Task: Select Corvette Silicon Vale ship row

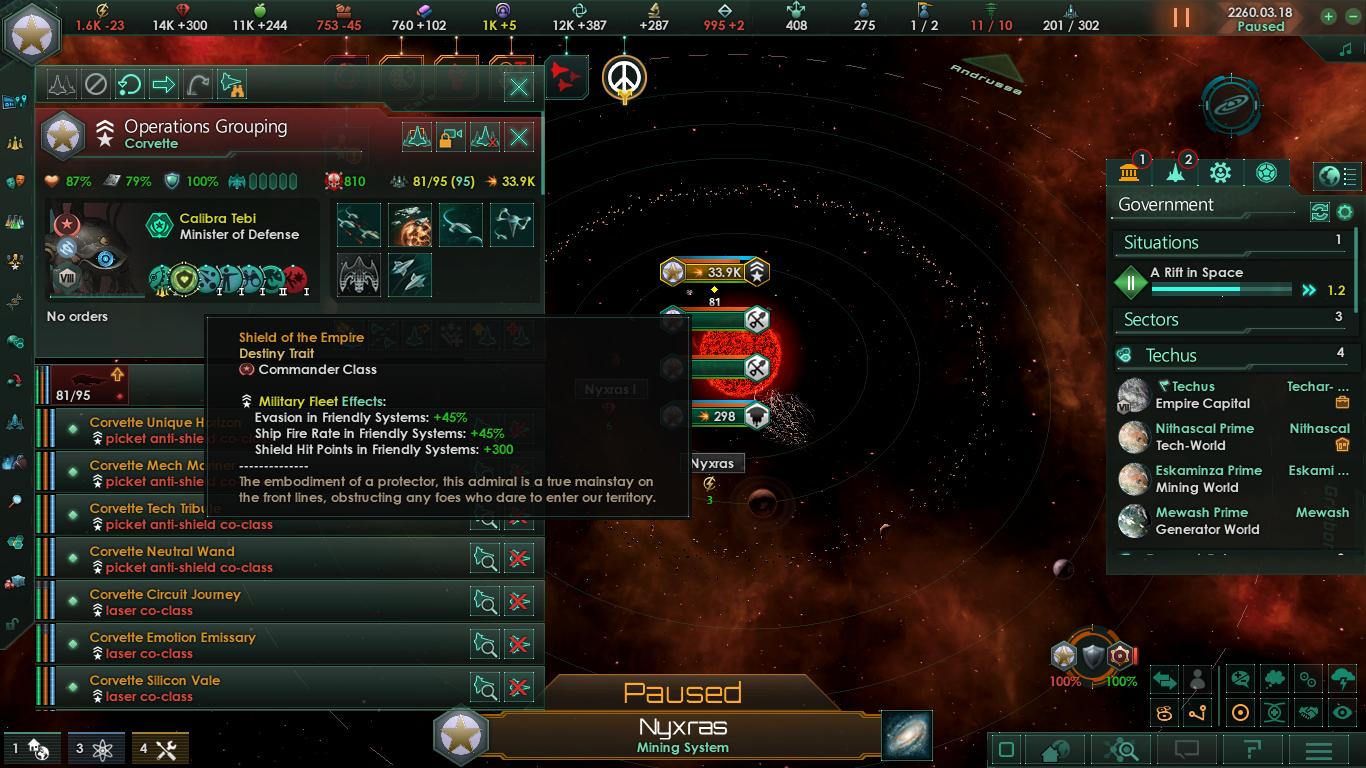Action: (250, 688)
